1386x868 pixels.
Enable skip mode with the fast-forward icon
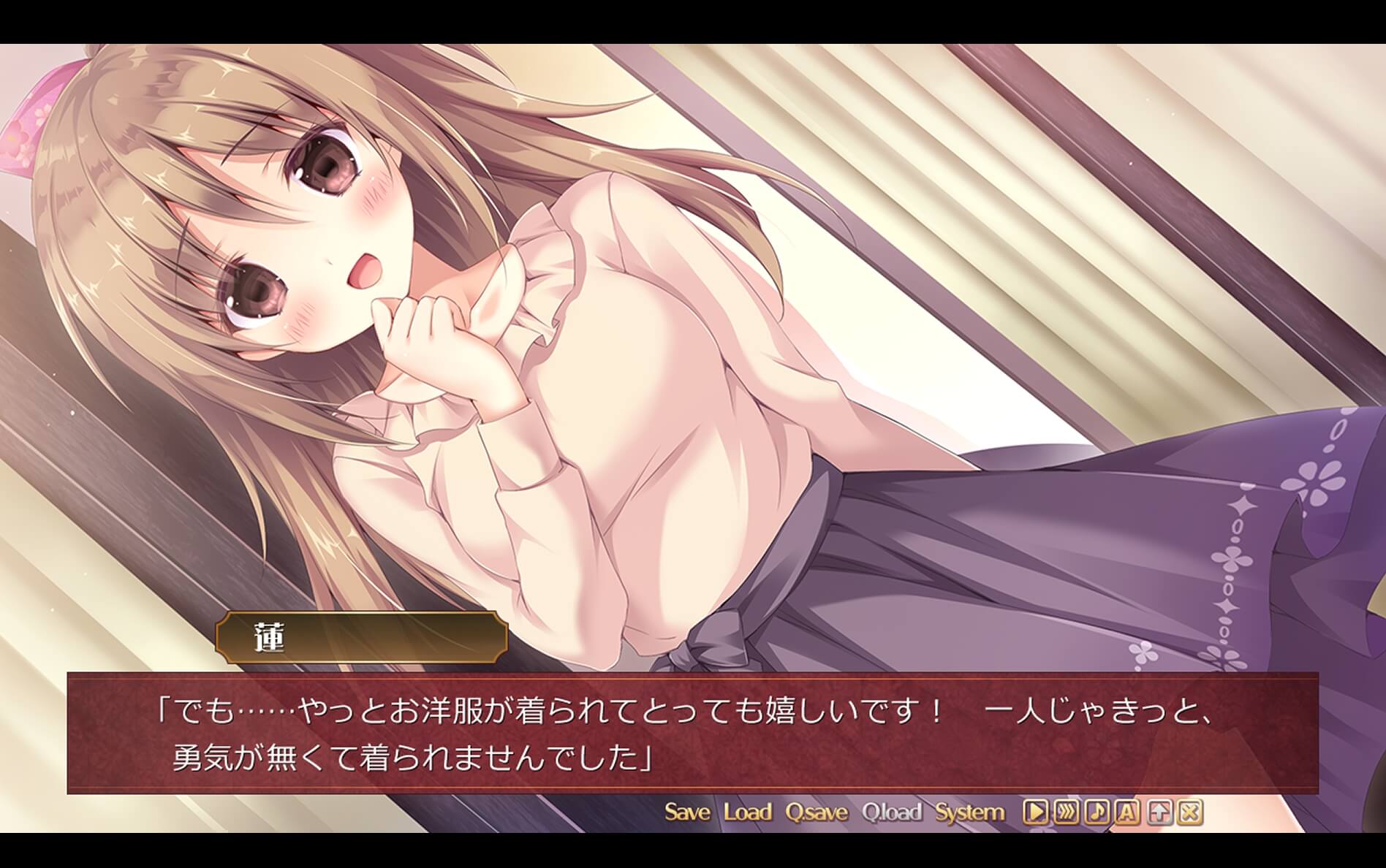point(1068,811)
